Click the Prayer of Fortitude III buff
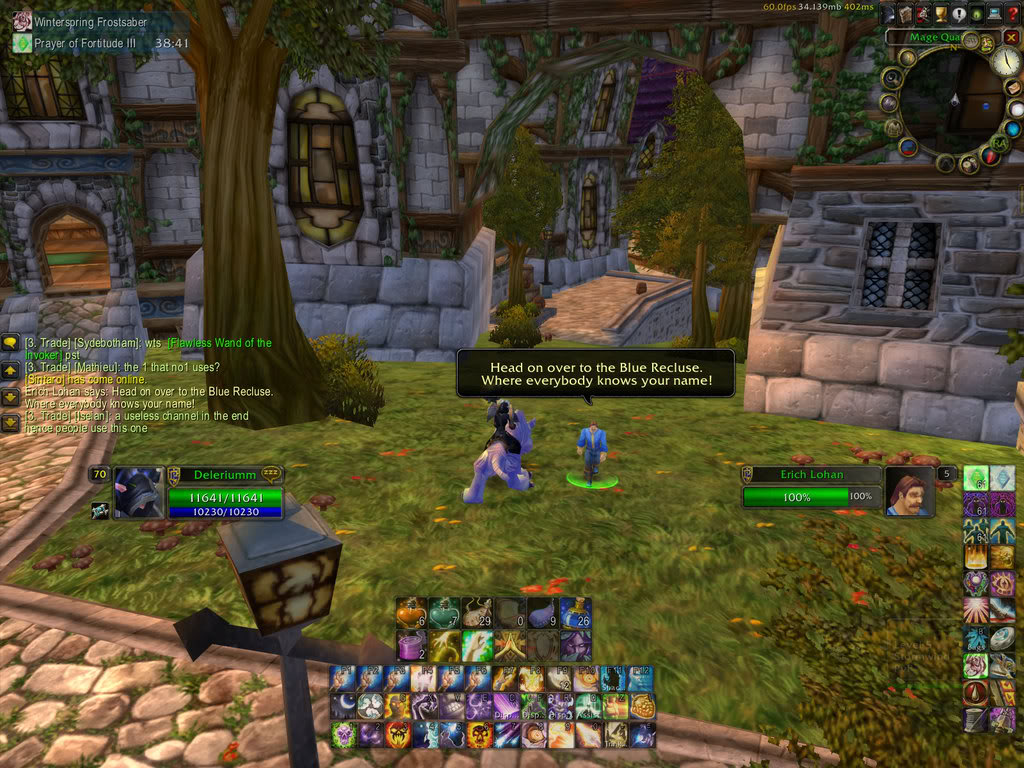The width and height of the screenshot is (1024, 768). pyautogui.click(x=22, y=43)
